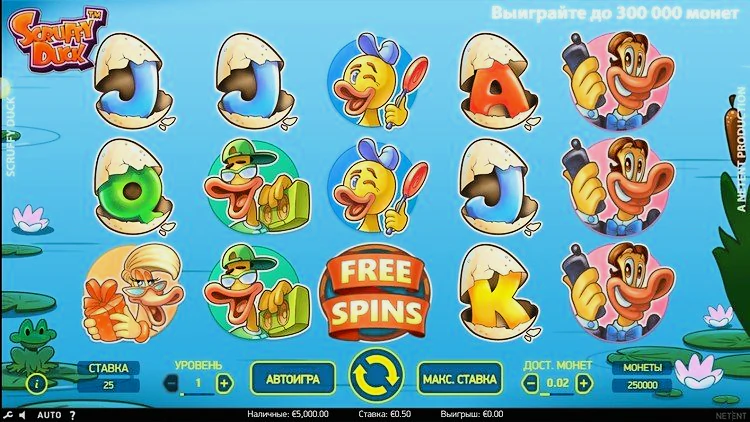Increase the Уровень bet level
This screenshot has width=750, height=422.
click(x=224, y=383)
